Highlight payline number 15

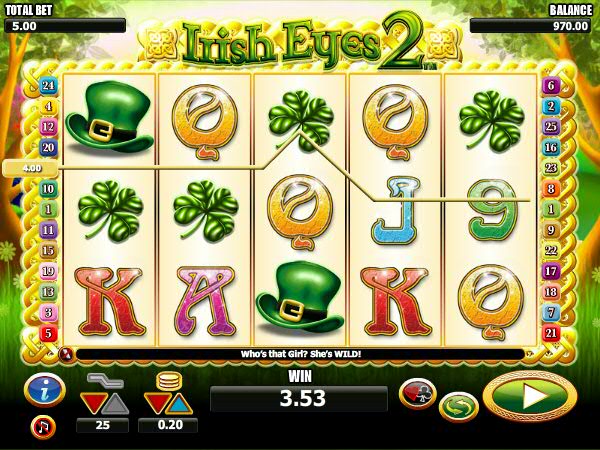(48, 250)
